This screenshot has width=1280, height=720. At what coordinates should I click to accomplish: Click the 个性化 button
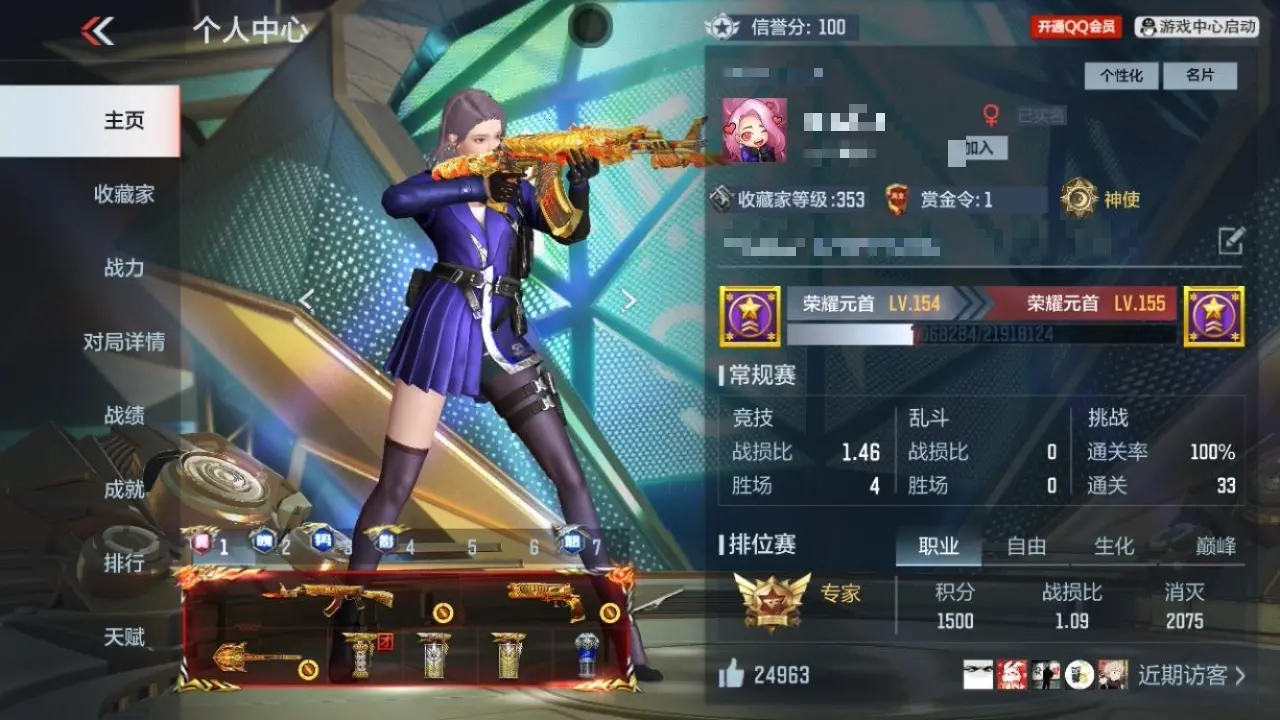[x=1121, y=76]
